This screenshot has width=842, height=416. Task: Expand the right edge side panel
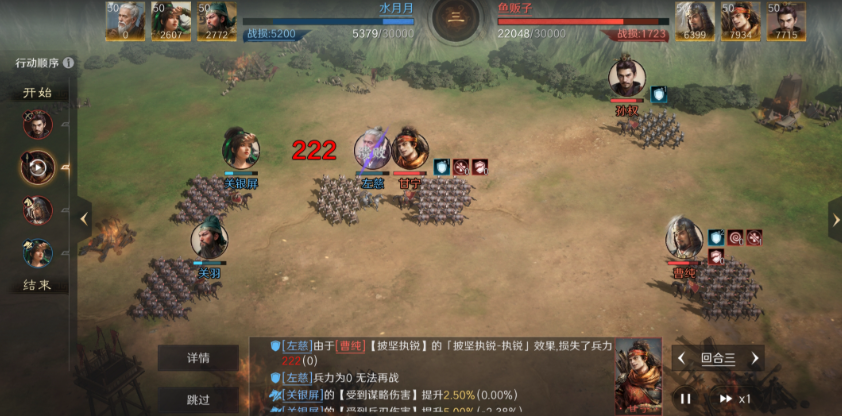tap(834, 217)
